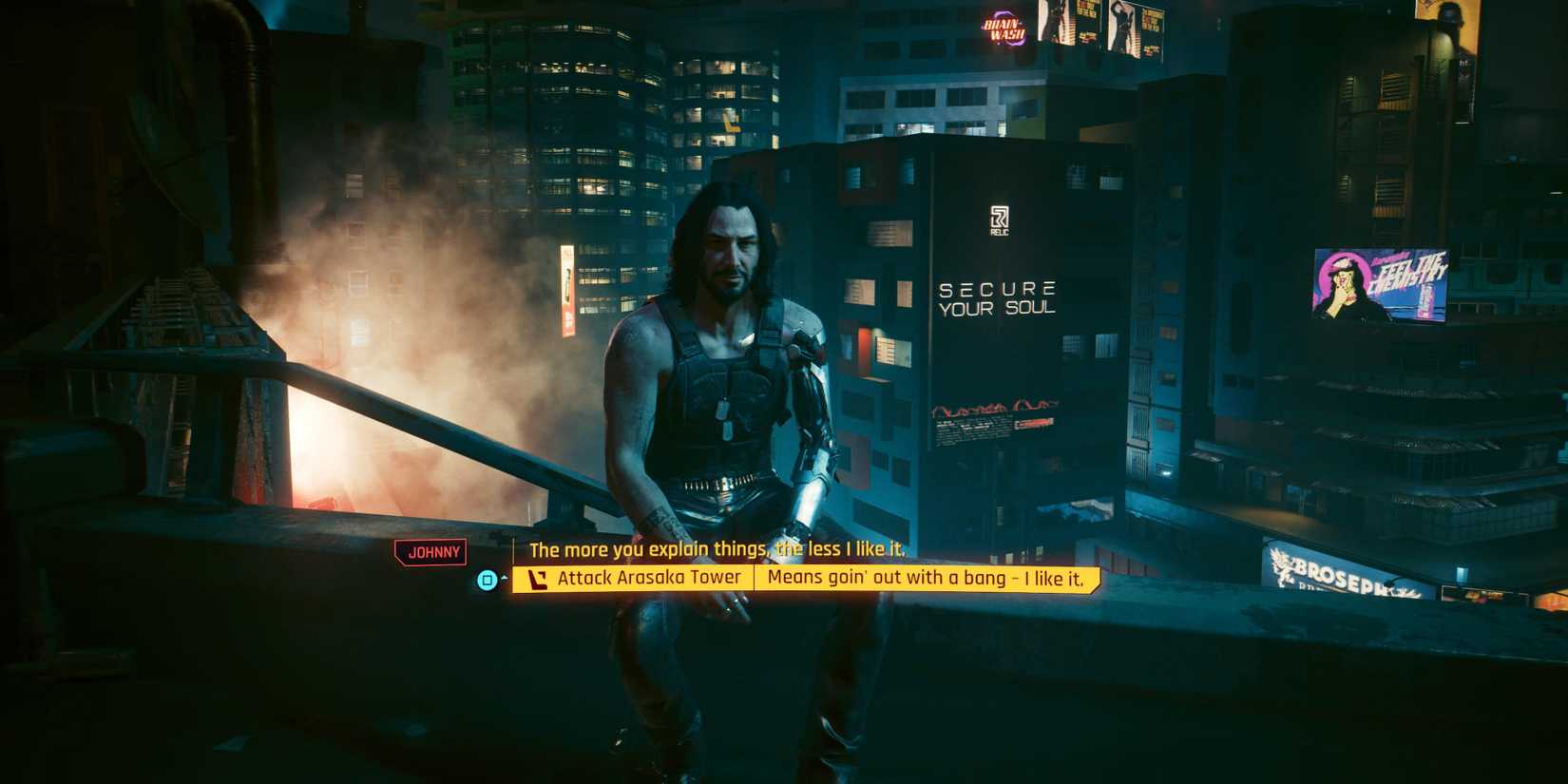
Task: Click the Brain Wash neon sign
Action: (x=1002, y=29)
